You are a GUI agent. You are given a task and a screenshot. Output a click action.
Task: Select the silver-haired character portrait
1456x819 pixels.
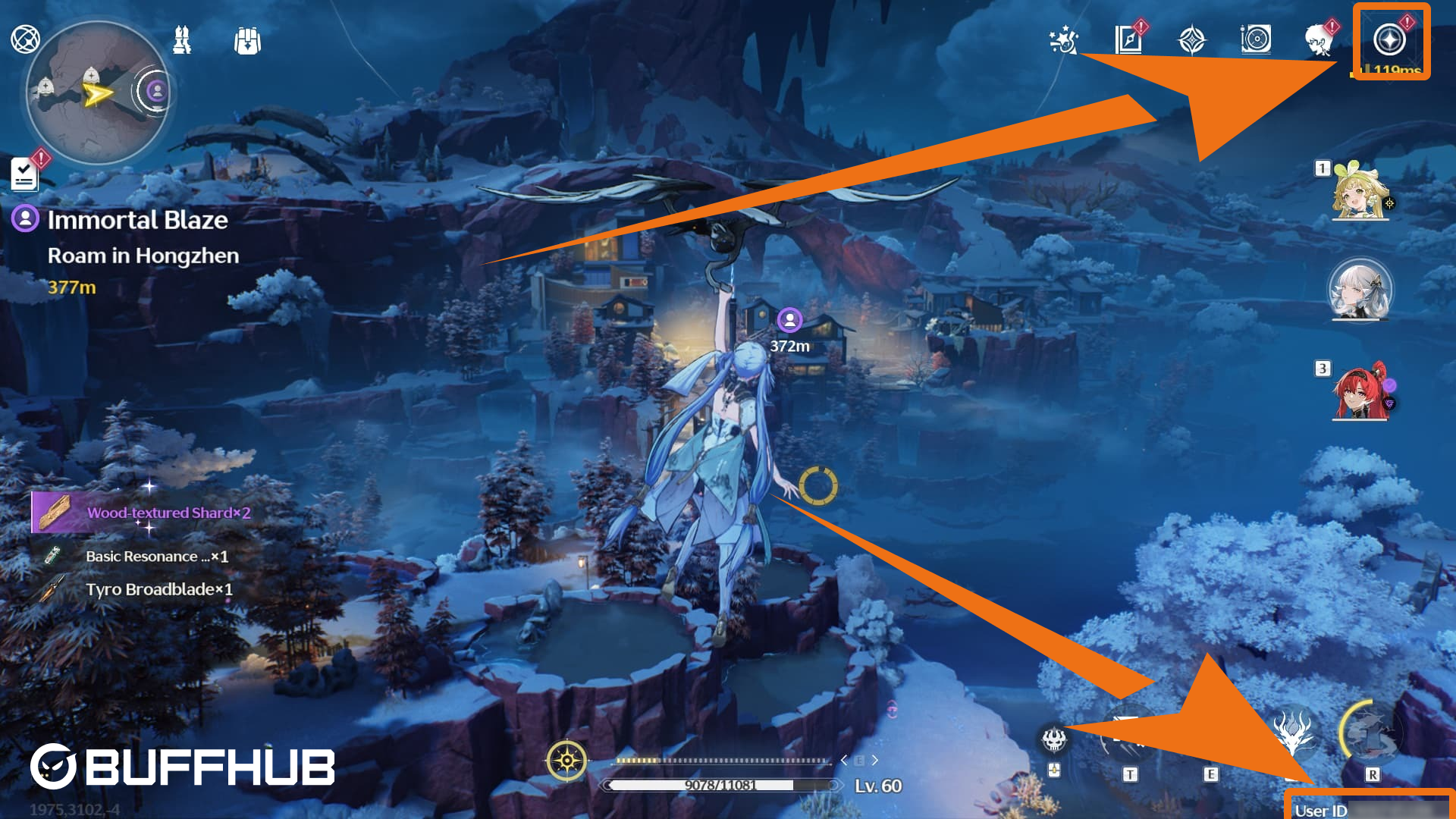pyautogui.click(x=1360, y=290)
